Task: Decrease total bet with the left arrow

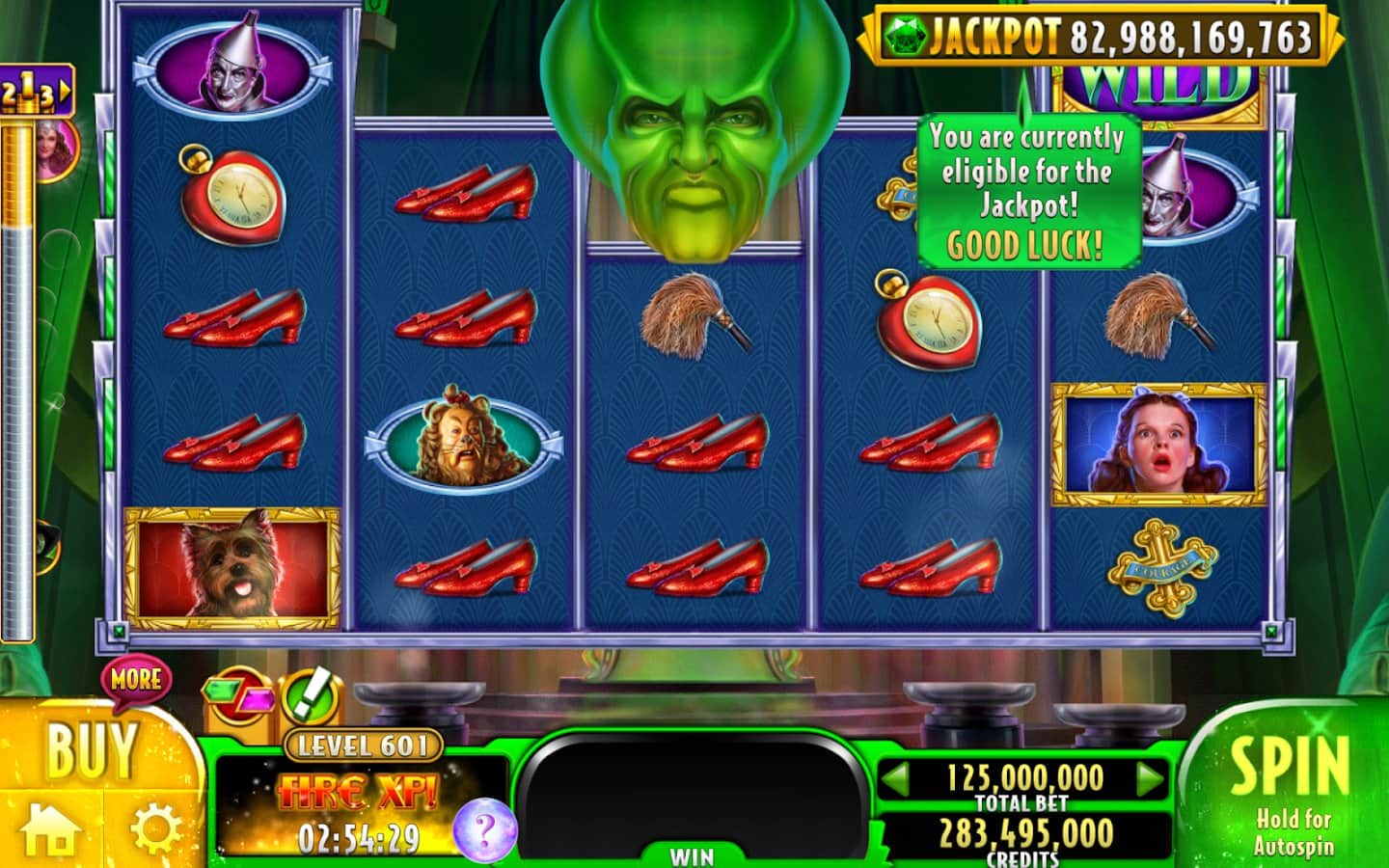Action: point(897,778)
